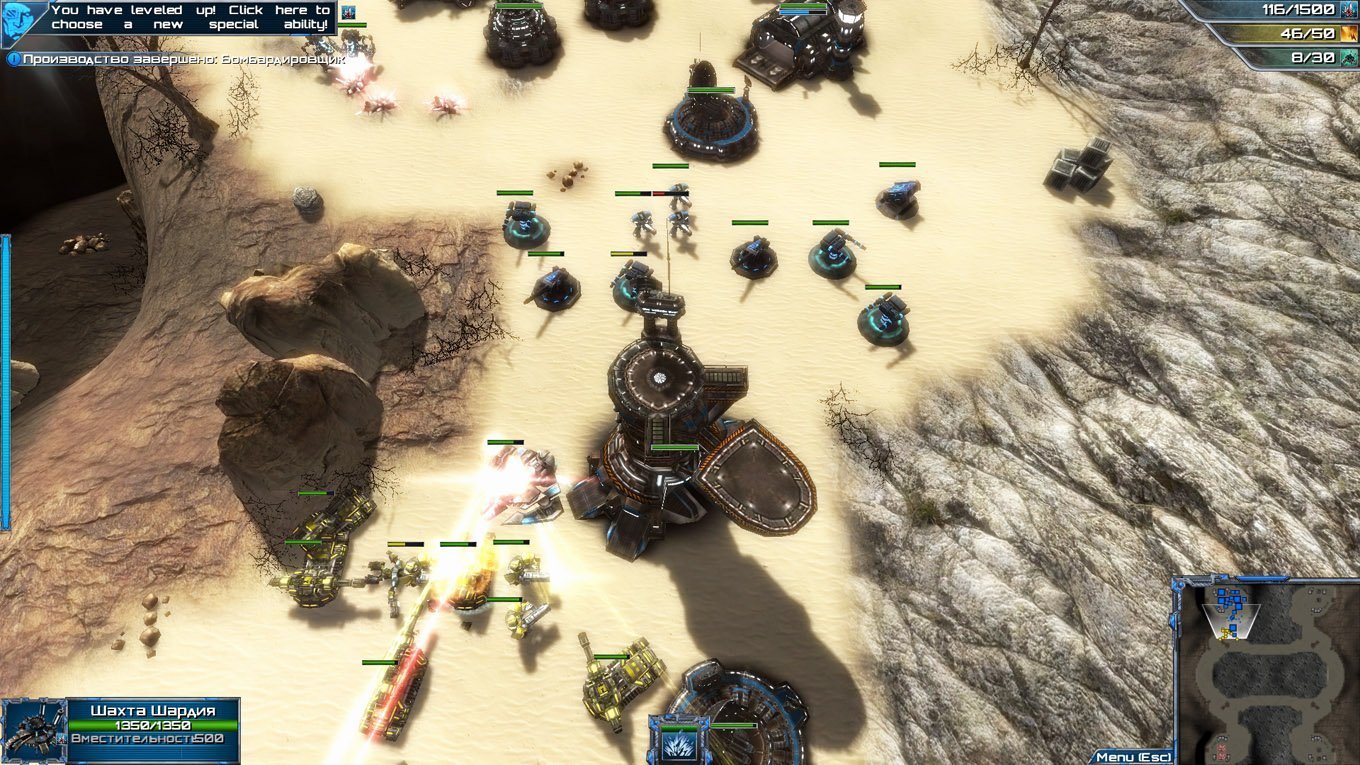Select the blue hero face portrait
This screenshot has width=1360, height=765.
pos(22,21)
